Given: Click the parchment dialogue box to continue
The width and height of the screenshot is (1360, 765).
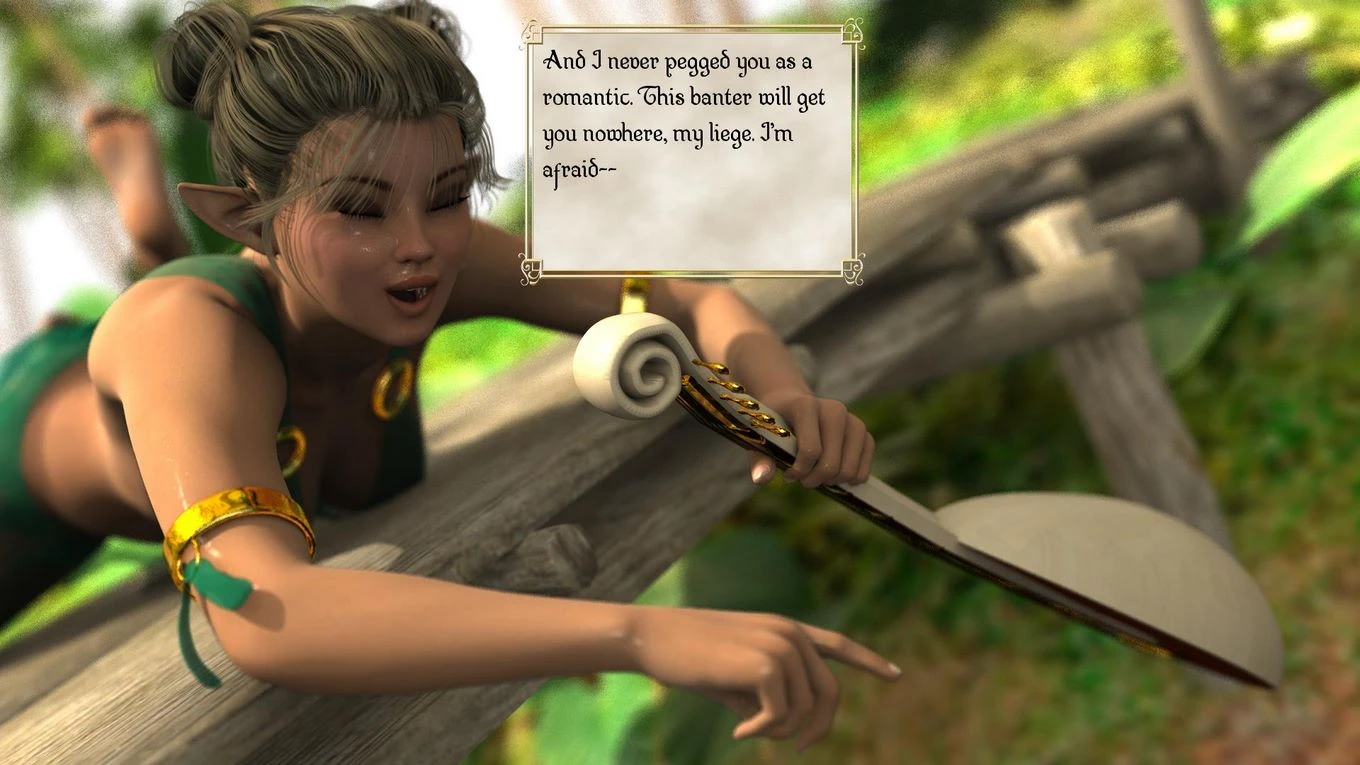Looking at the screenshot, I should tap(691, 152).
